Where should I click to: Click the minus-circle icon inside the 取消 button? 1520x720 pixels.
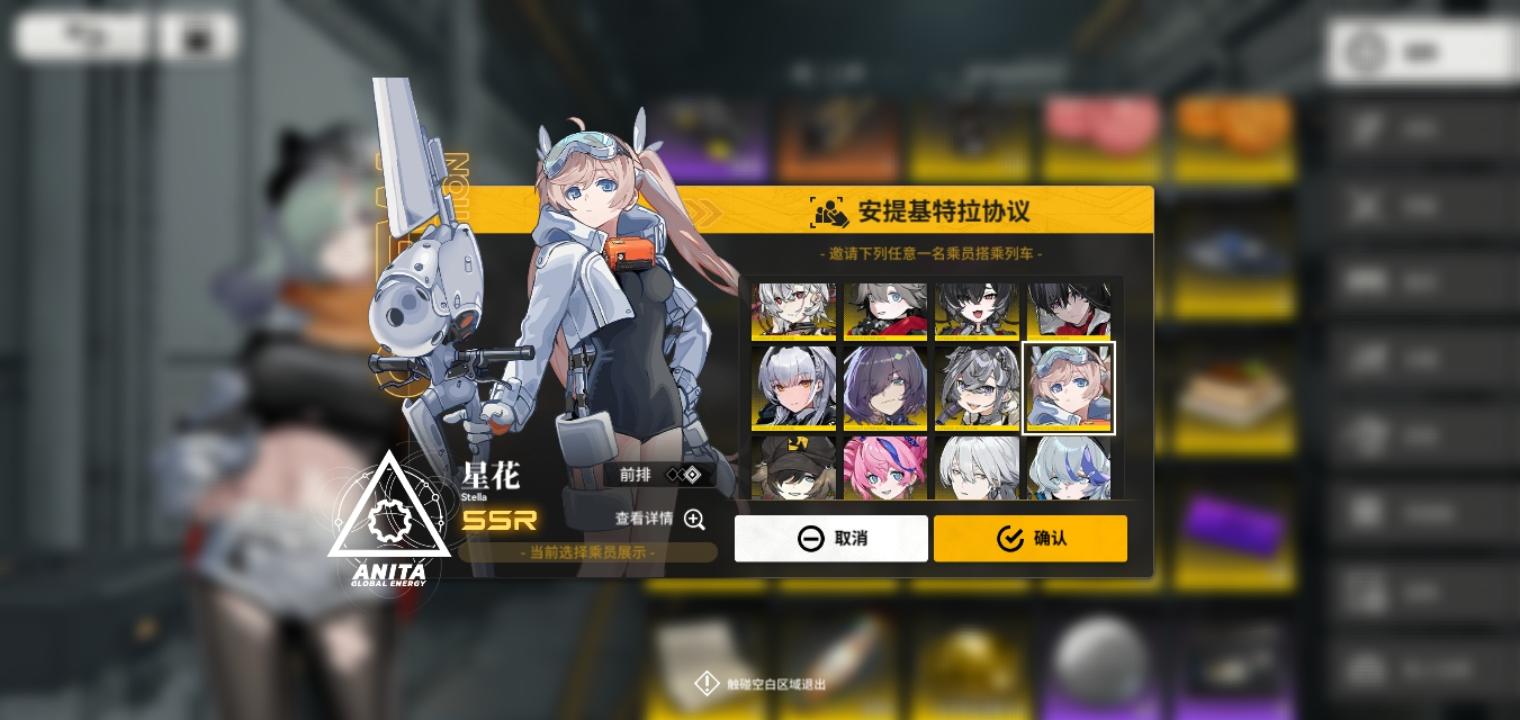click(809, 538)
